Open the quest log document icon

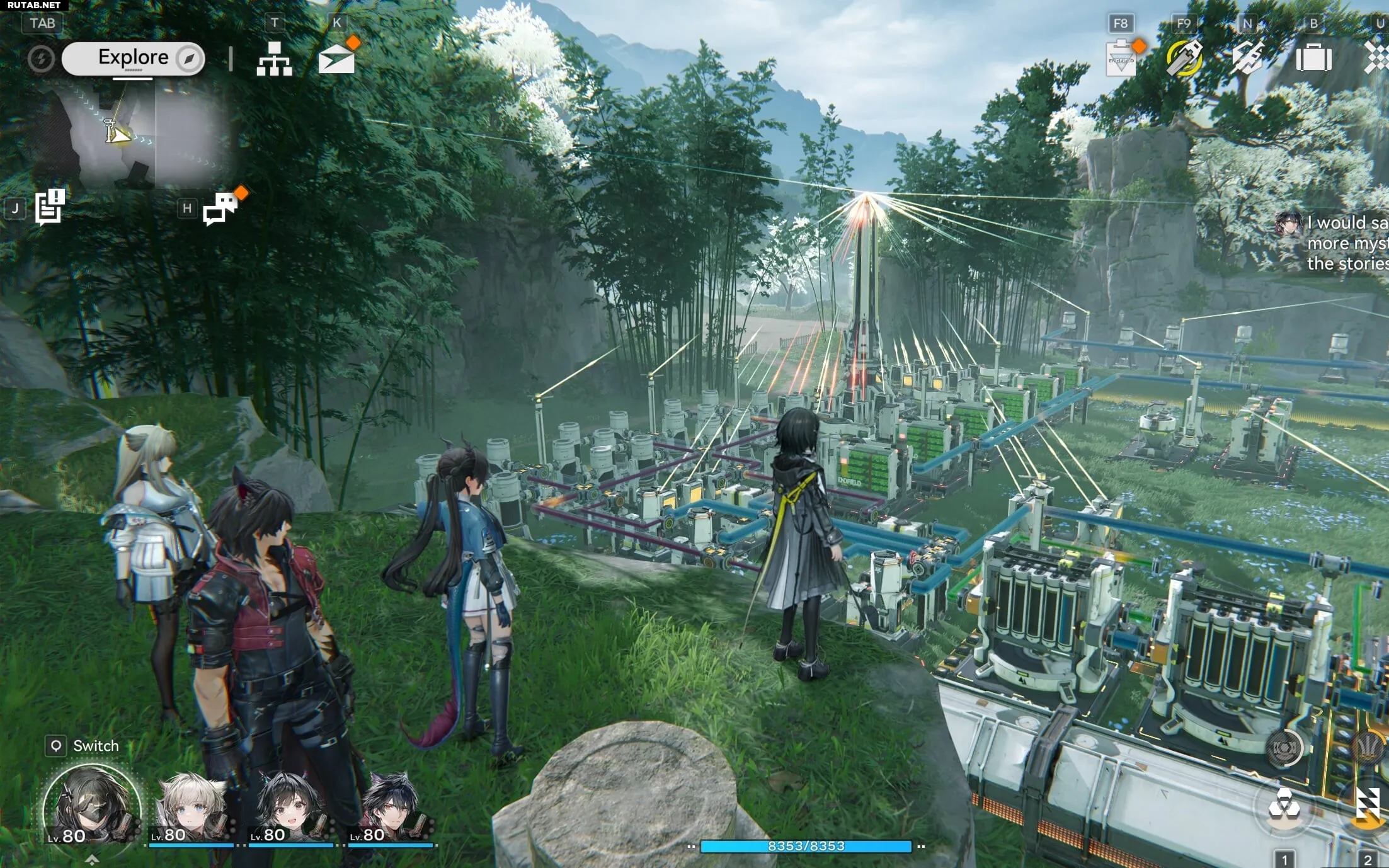(50, 207)
